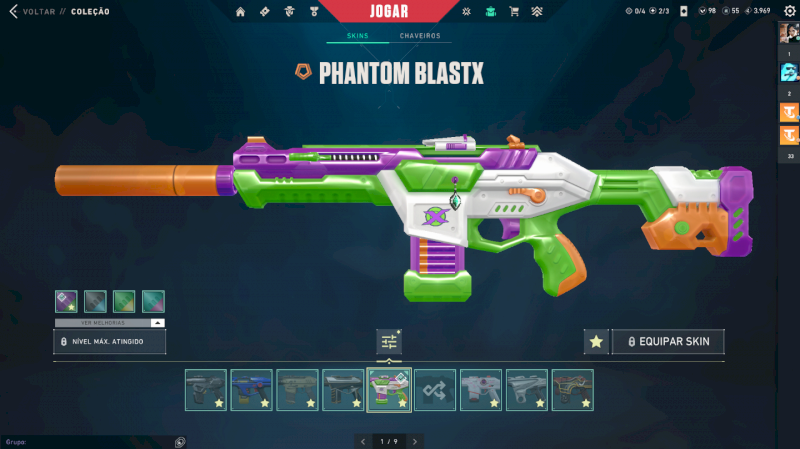Select the Skins tab
The height and width of the screenshot is (449, 800).
coord(357,36)
